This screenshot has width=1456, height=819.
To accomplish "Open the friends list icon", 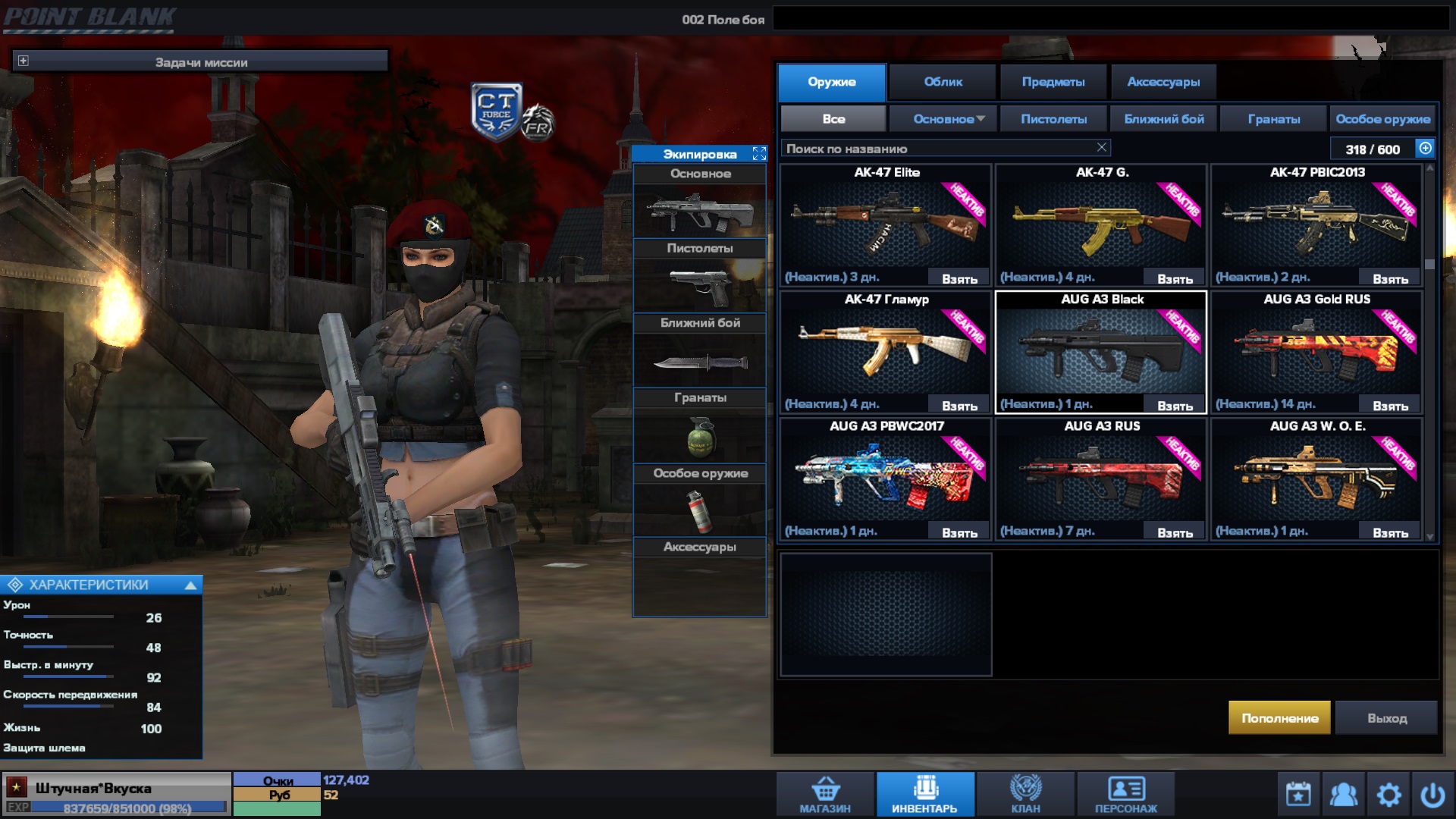I will [1345, 793].
